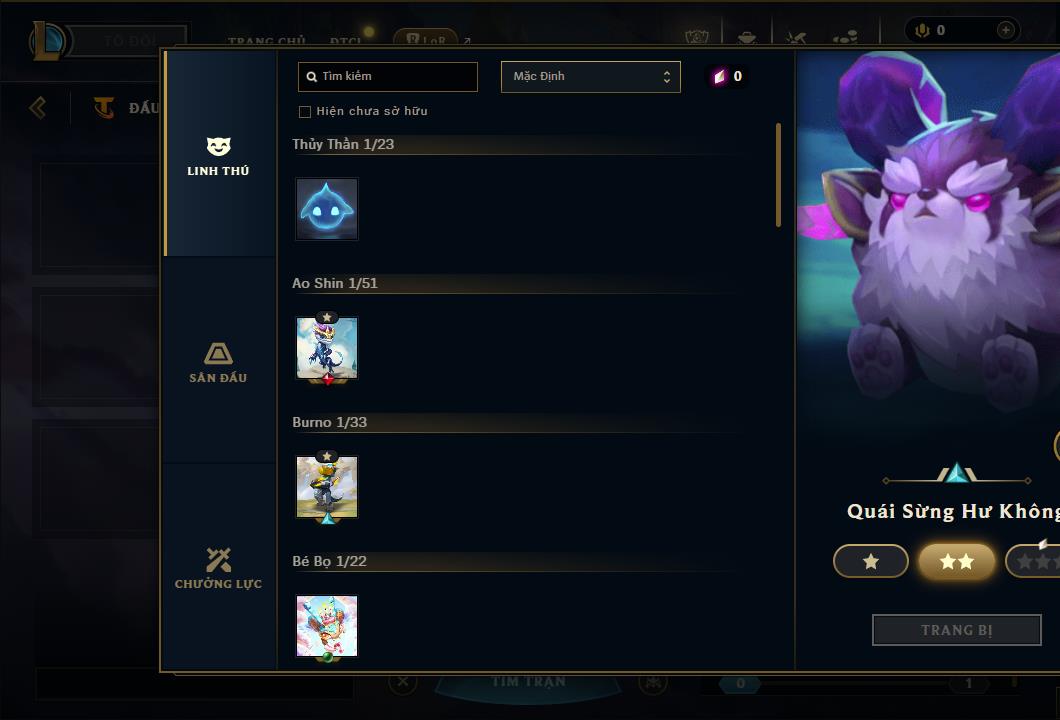Select the two-star tier button

coord(957,562)
